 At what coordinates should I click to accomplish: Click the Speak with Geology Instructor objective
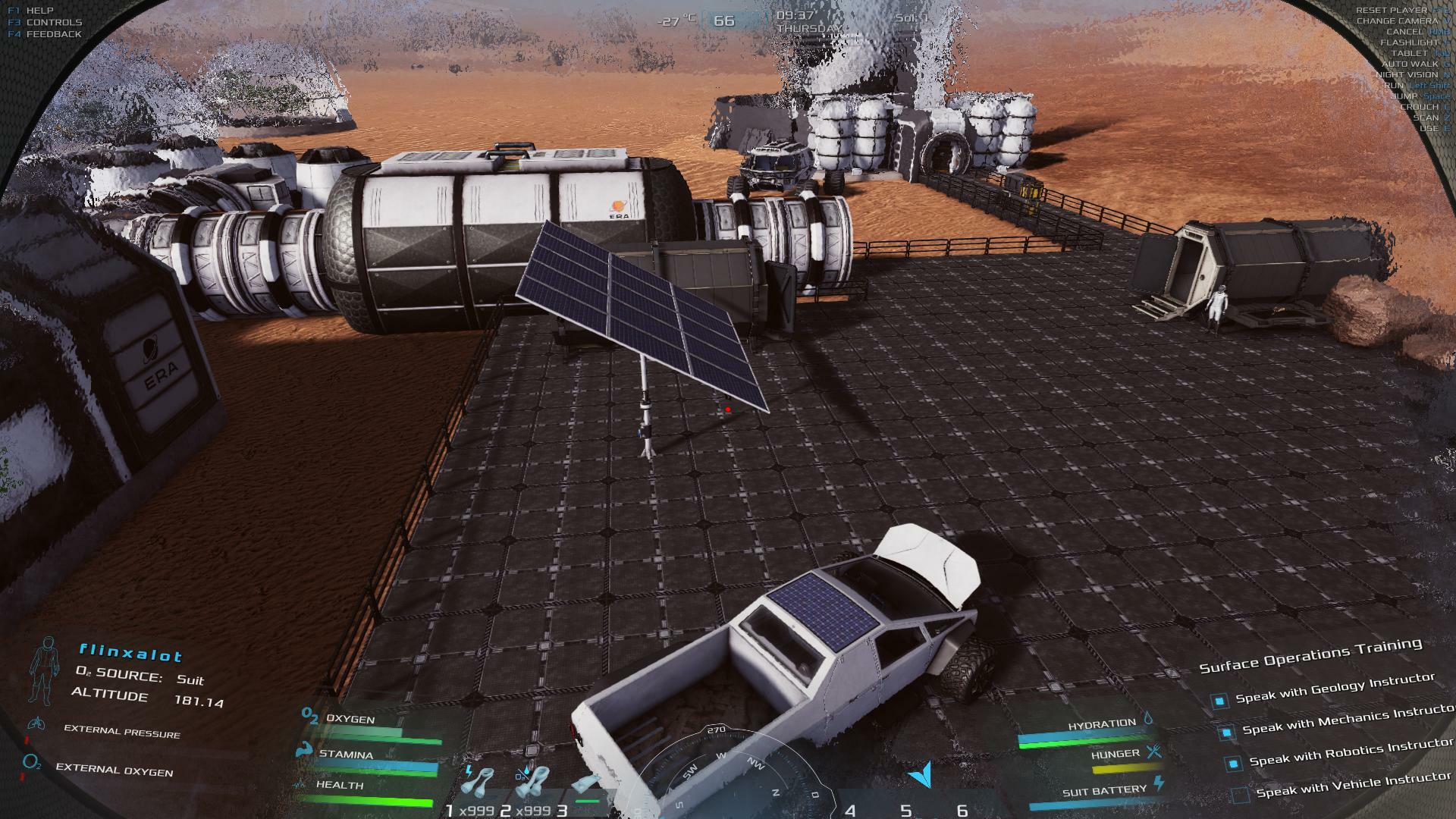tap(1335, 689)
